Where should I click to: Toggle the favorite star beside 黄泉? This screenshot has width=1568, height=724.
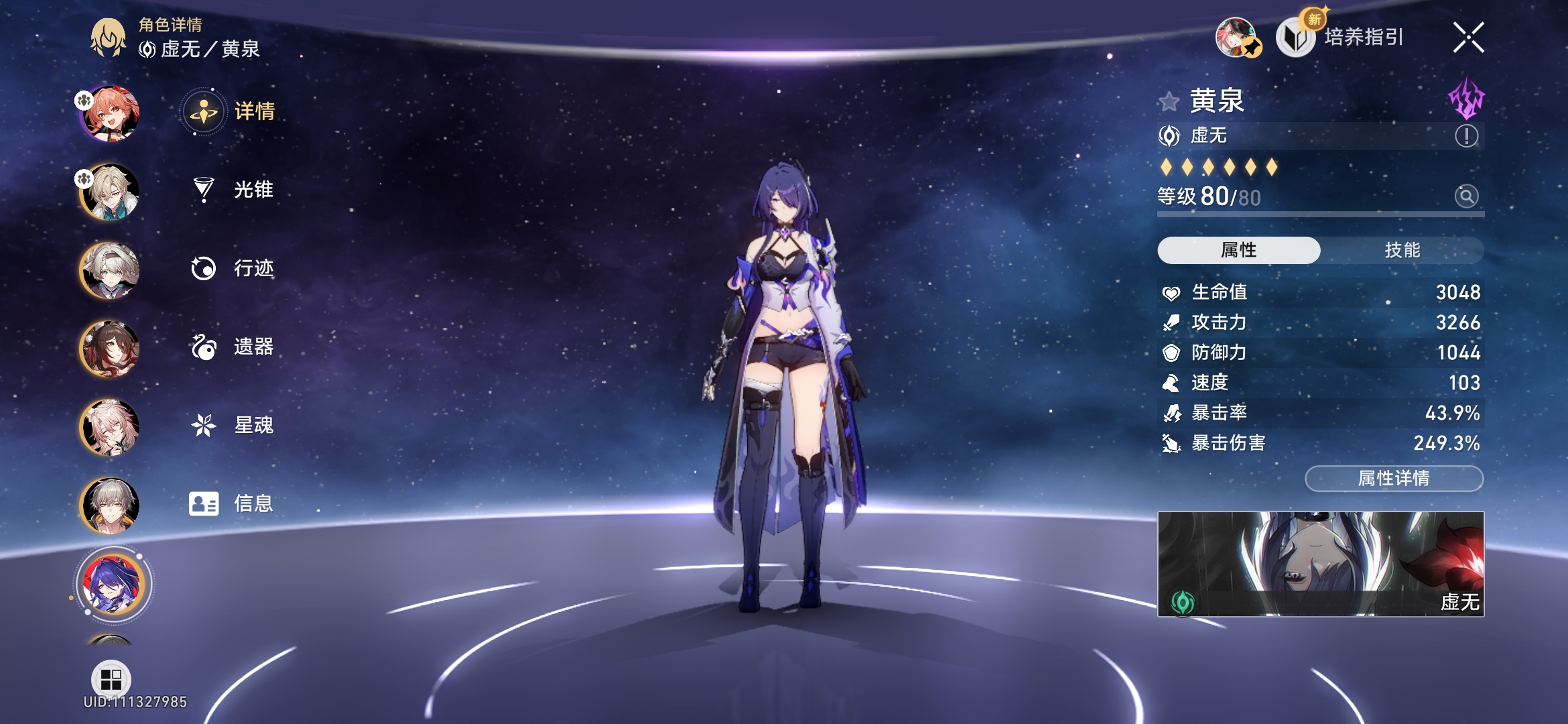tap(1169, 102)
